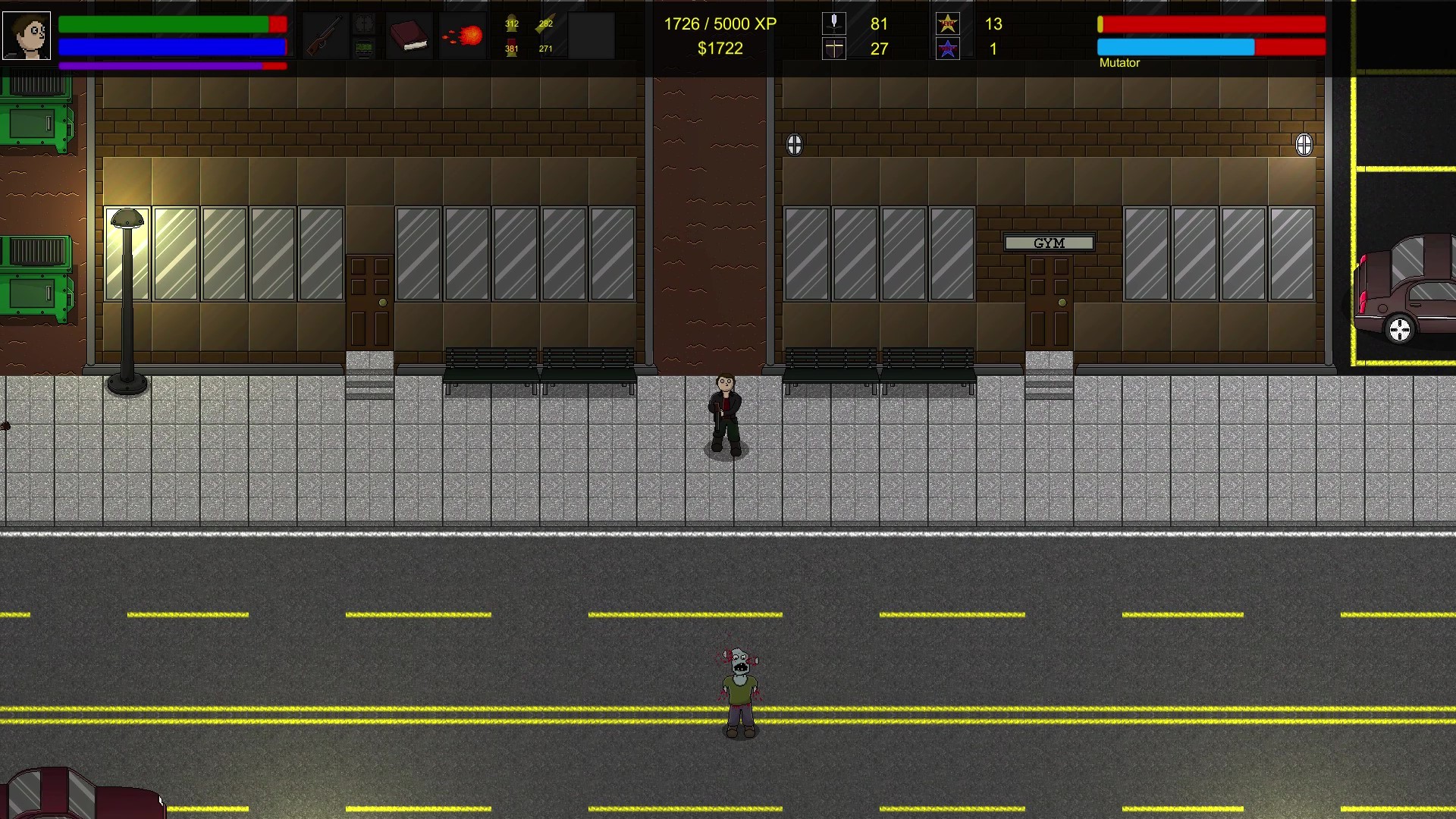This screenshot has height=819, width=1456.
Task: Select the blue points star icon
Action: 947,49
